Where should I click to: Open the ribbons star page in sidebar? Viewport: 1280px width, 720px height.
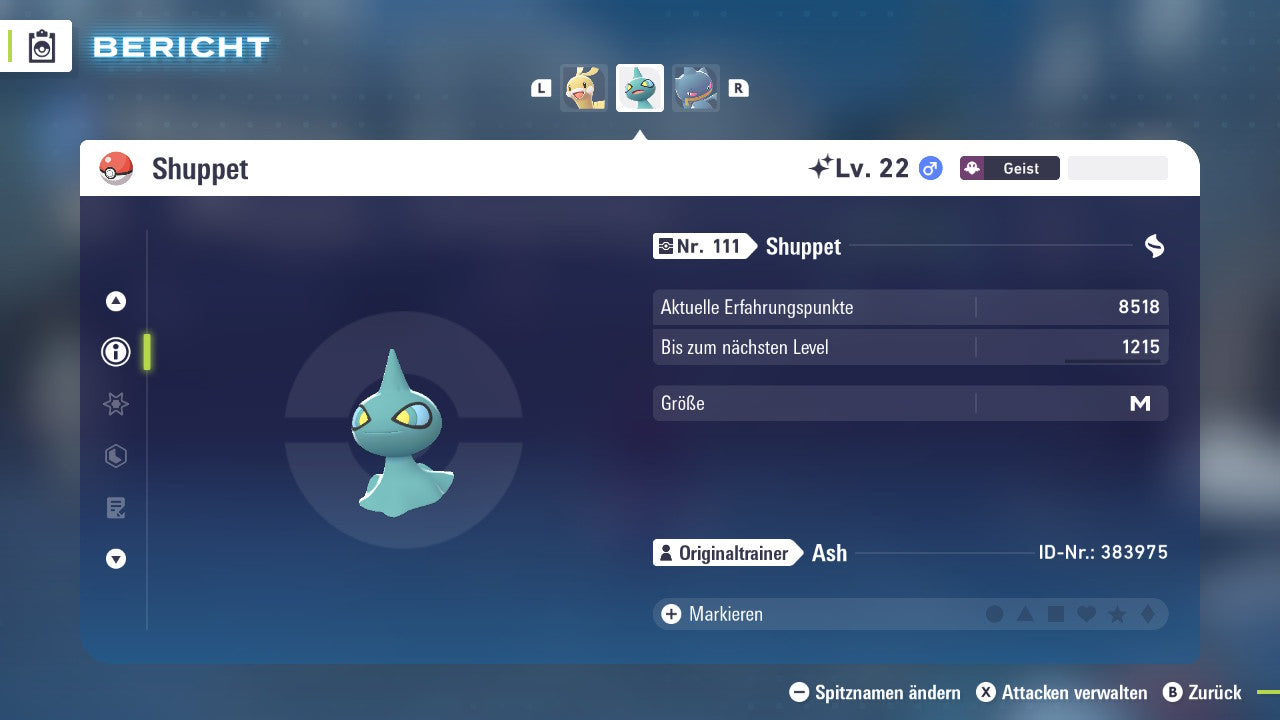pos(115,404)
